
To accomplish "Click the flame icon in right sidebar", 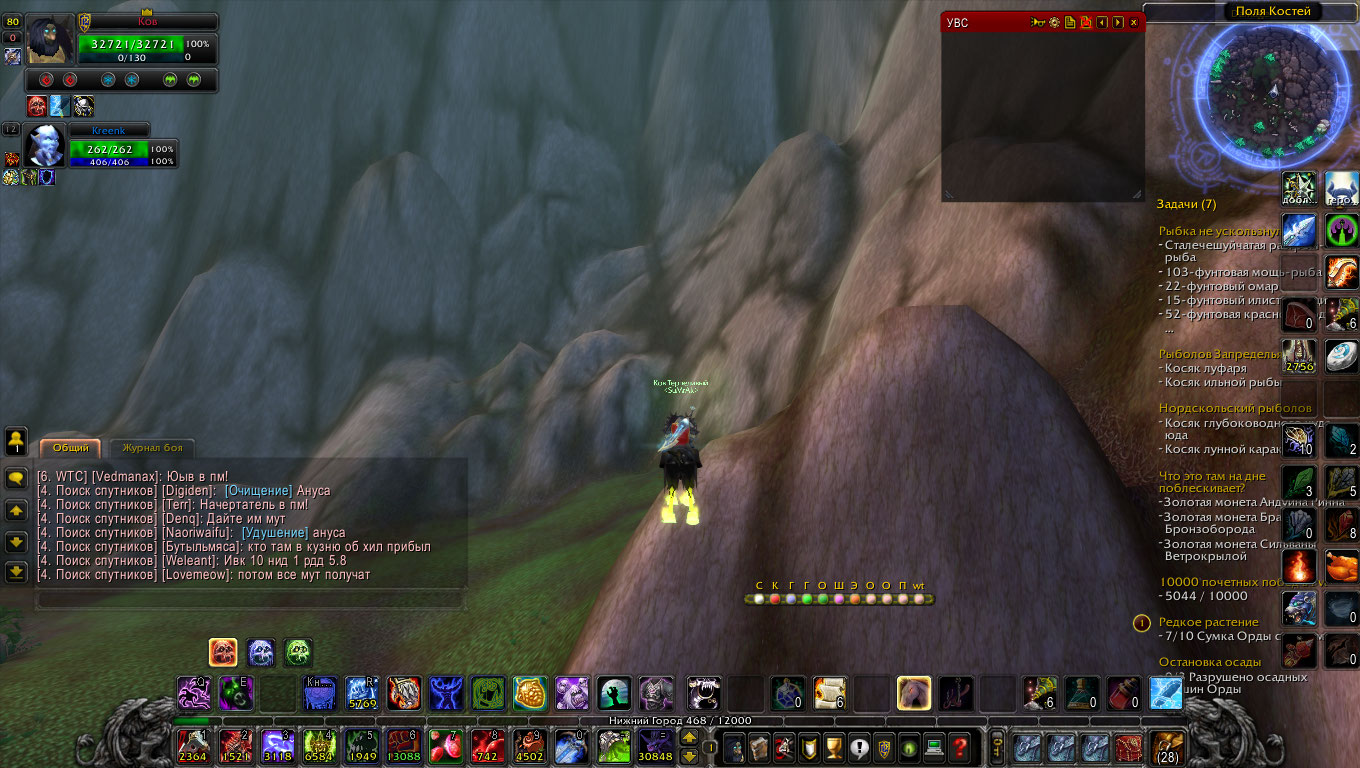I will click(1299, 566).
